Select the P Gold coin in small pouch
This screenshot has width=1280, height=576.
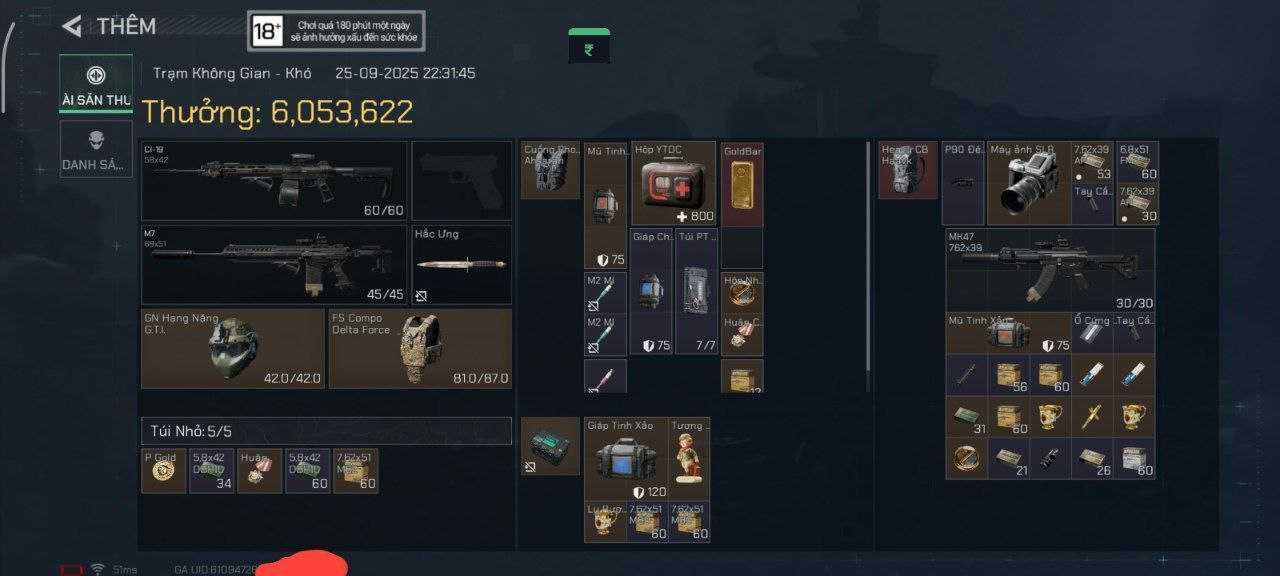[x=163, y=471]
